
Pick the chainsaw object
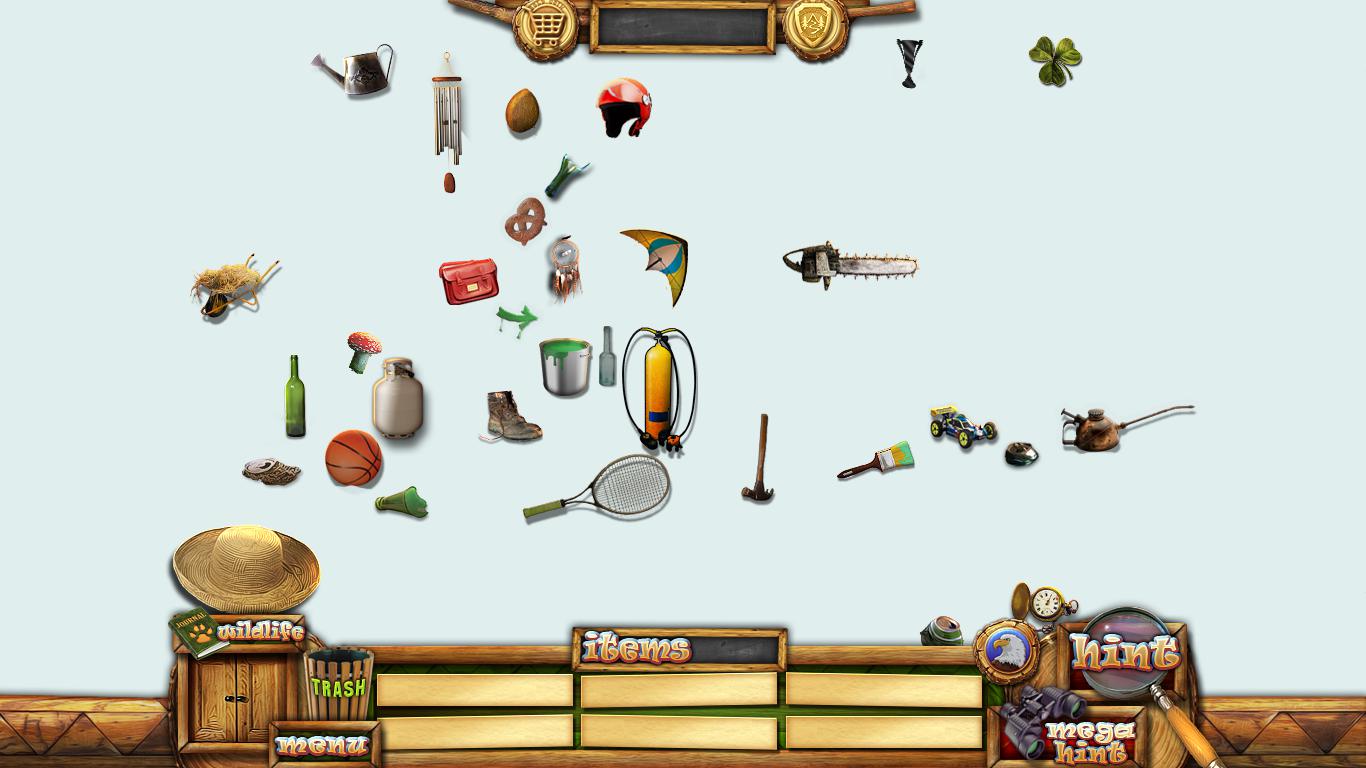click(x=848, y=265)
